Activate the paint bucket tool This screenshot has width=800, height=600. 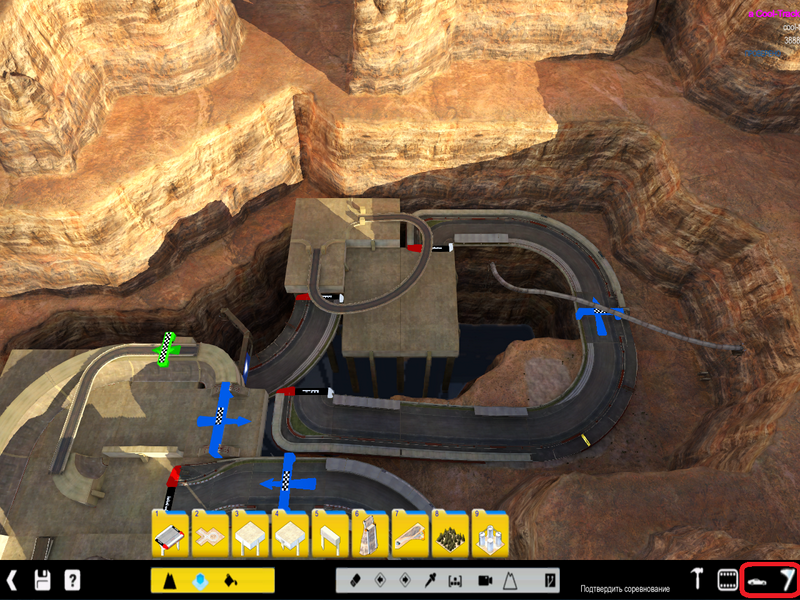[230, 580]
